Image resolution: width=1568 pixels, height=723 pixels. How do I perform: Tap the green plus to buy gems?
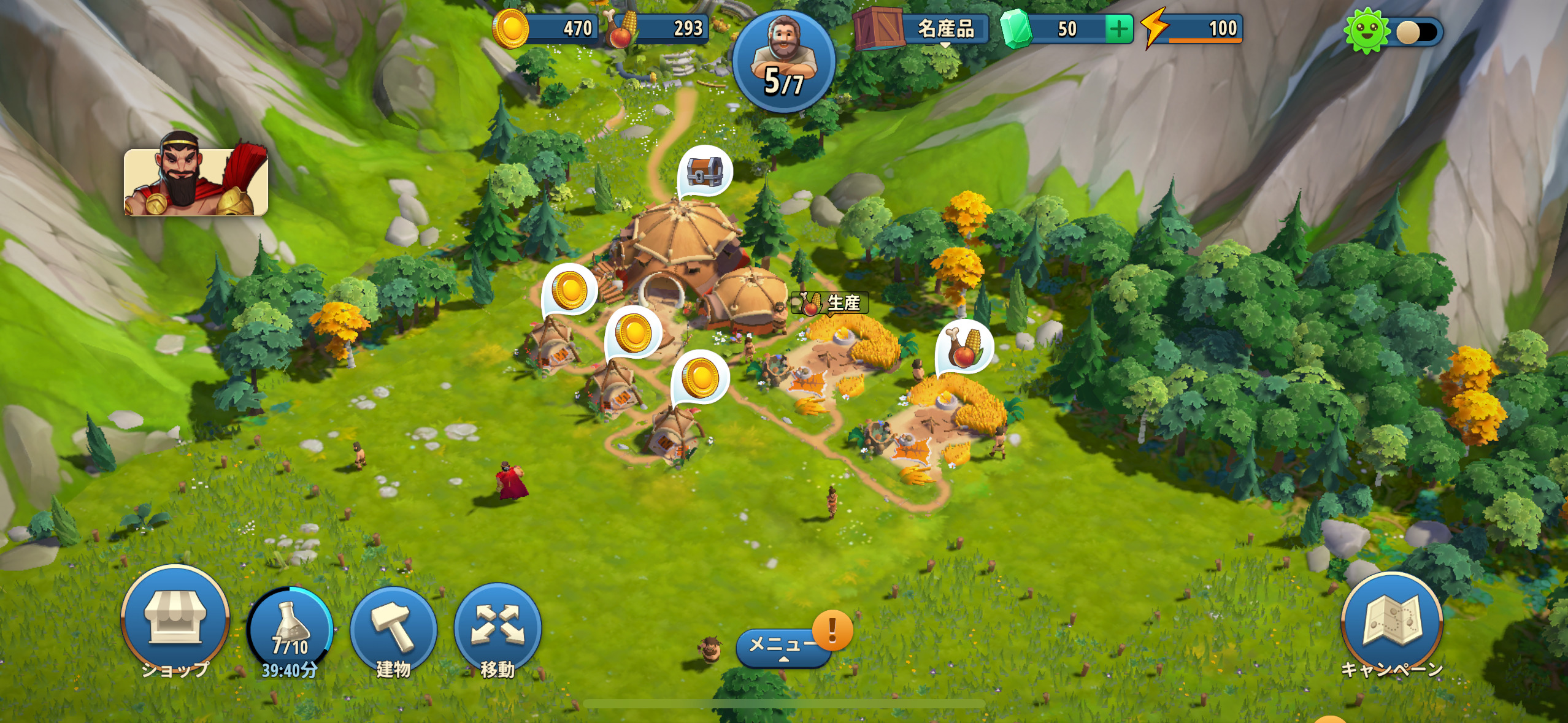(1118, 29)
